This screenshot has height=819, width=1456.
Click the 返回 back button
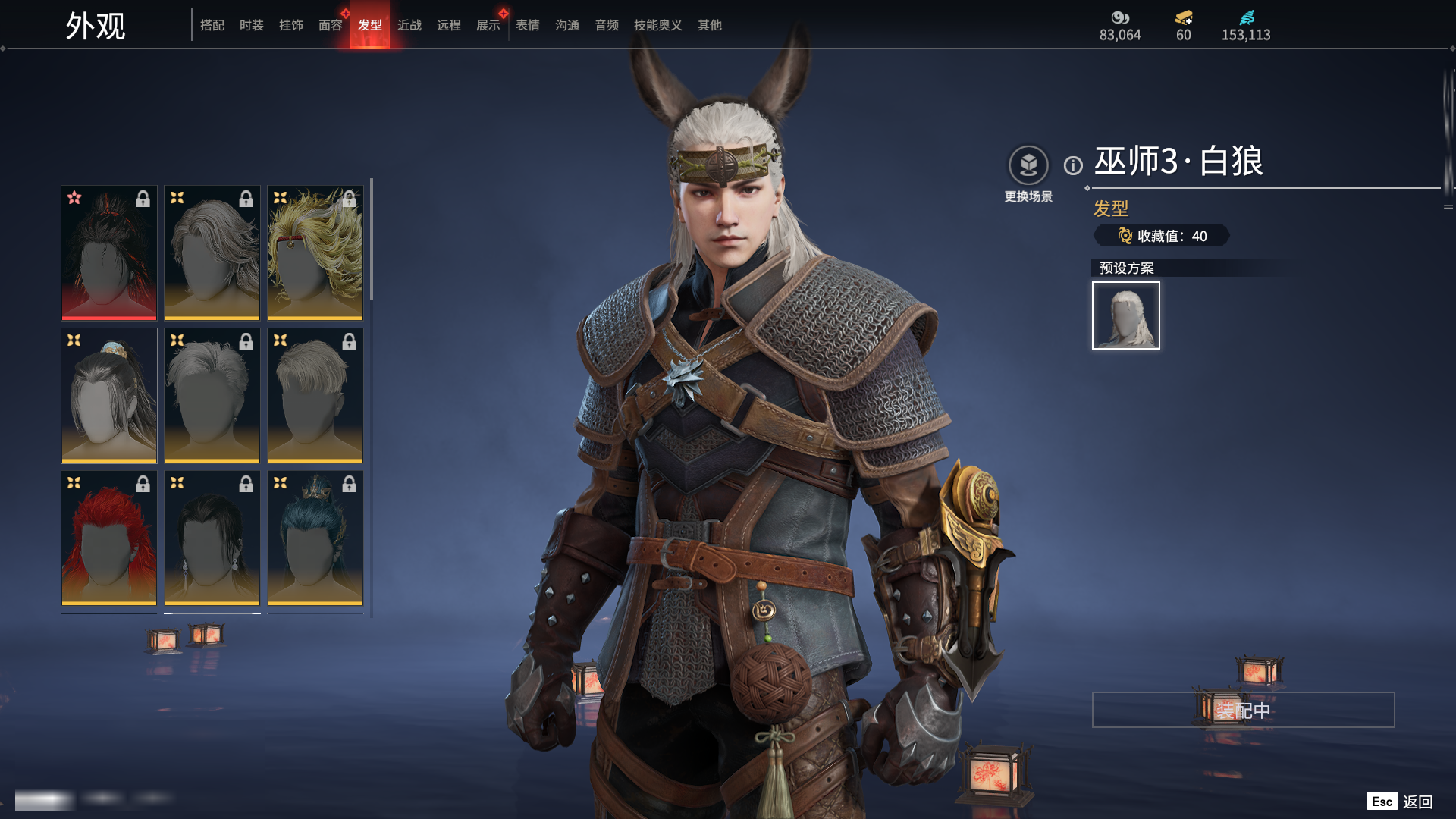pos(1417,802)
